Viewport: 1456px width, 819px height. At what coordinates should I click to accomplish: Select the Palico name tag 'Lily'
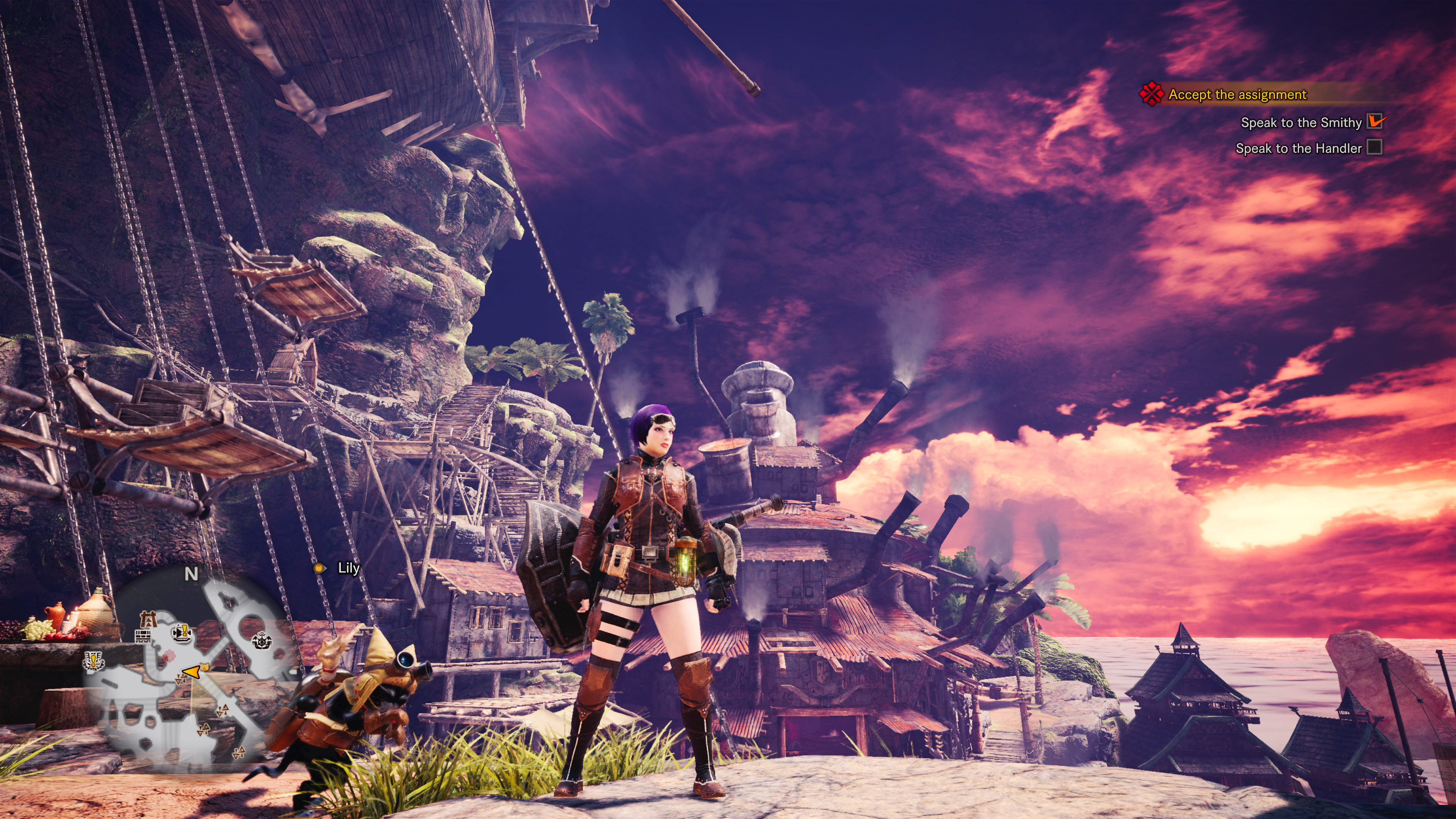(348, 568)
